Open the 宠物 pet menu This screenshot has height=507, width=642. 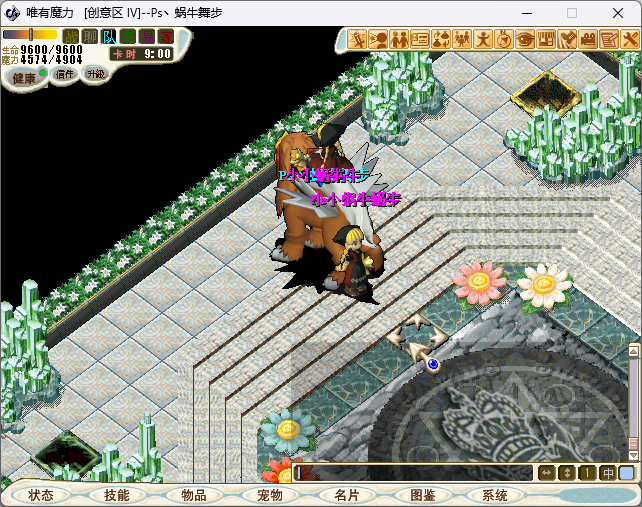point(270,495)
